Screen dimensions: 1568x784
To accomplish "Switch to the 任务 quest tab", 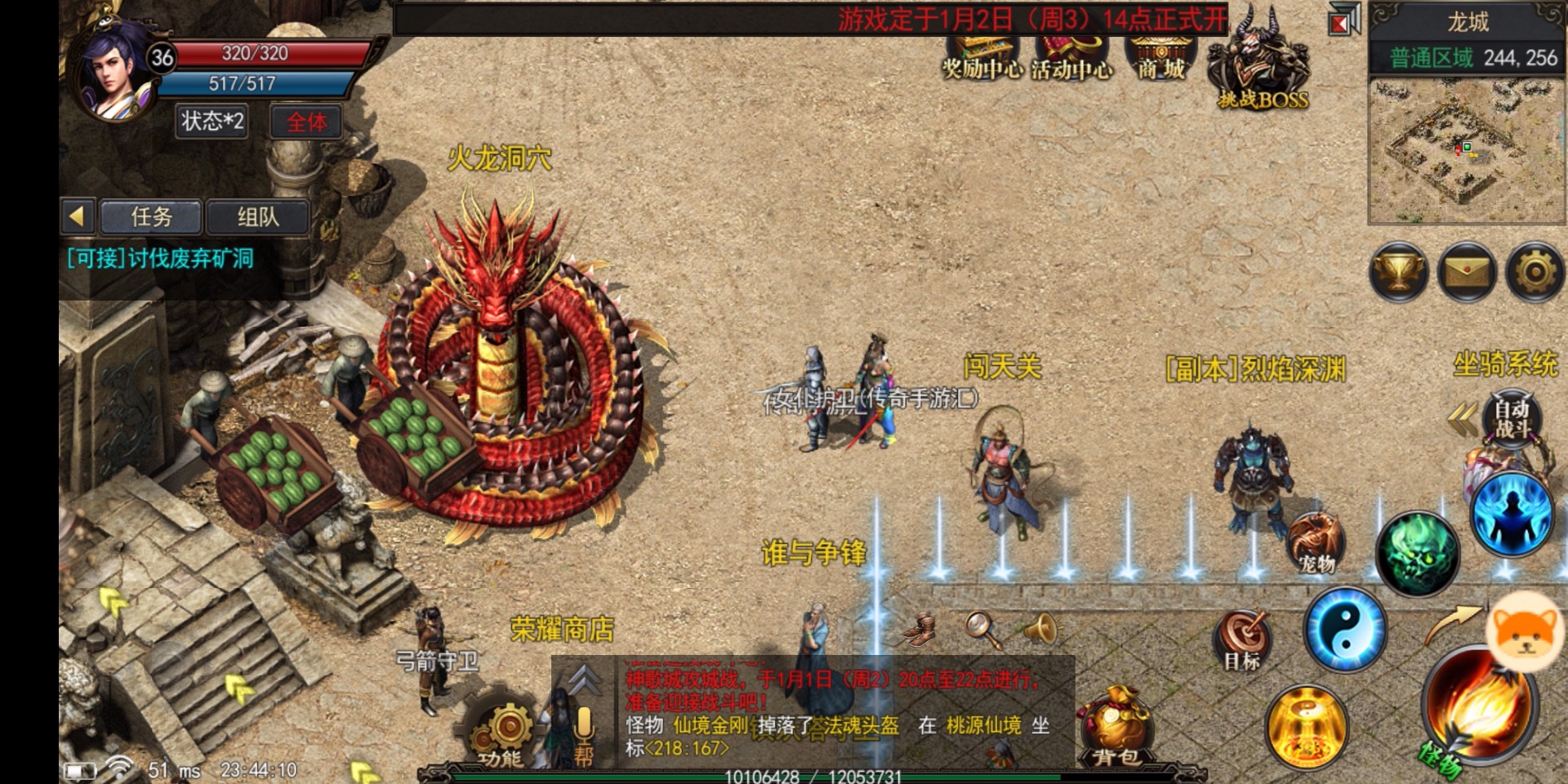I will (x=151, y=217).
